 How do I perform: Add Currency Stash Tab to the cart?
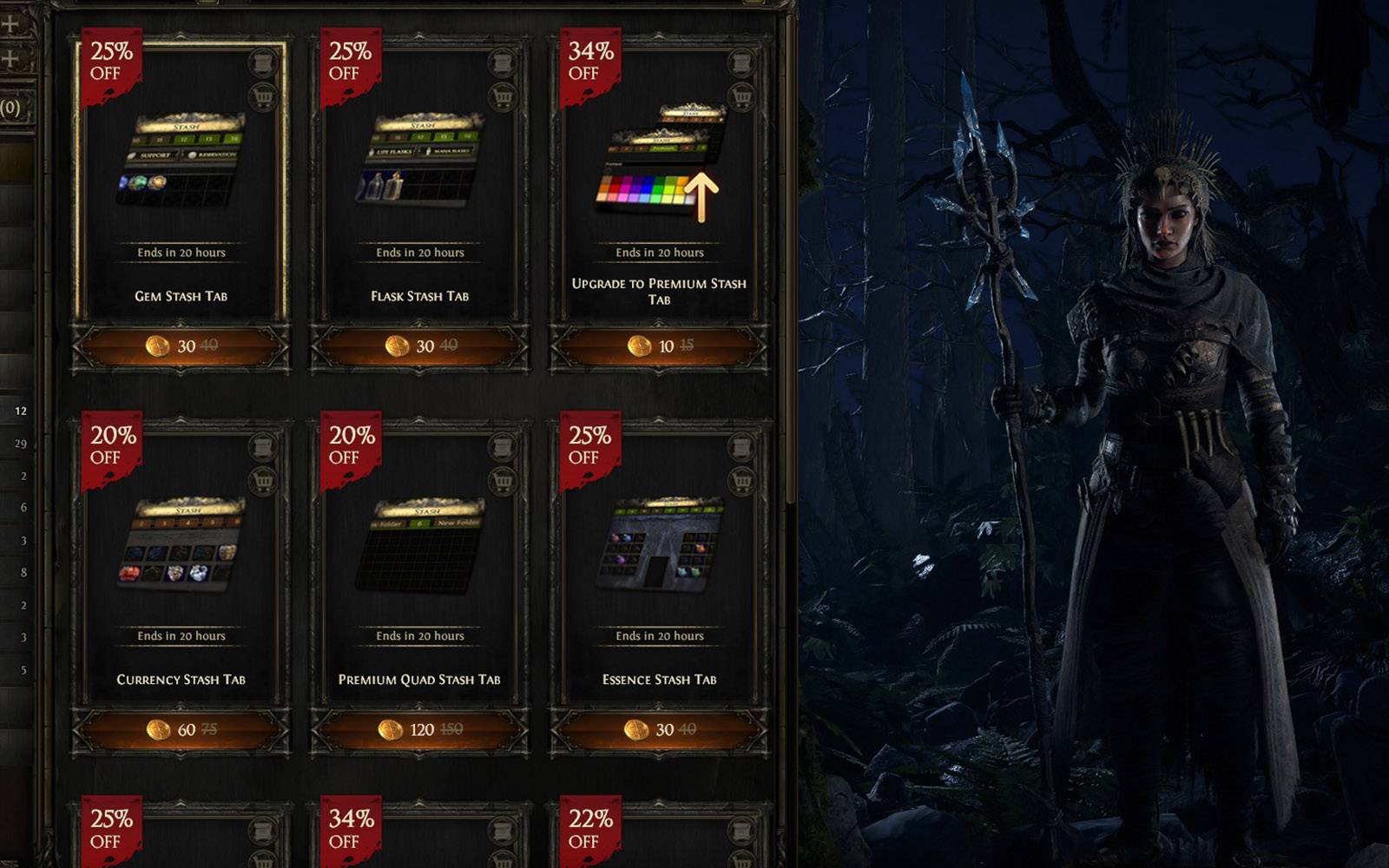[x=262, y=481]
